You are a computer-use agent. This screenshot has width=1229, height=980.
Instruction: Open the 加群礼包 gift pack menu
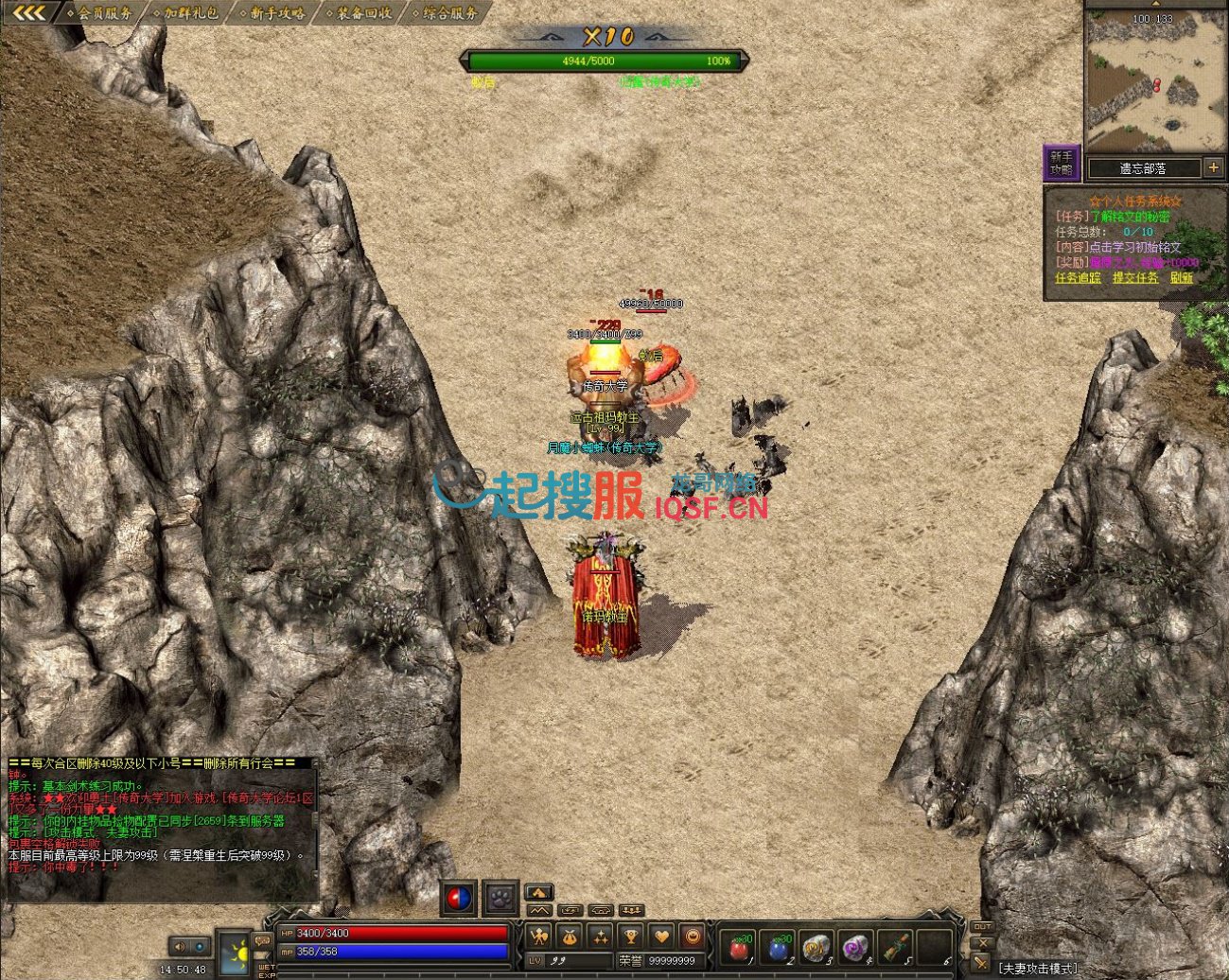190,13
